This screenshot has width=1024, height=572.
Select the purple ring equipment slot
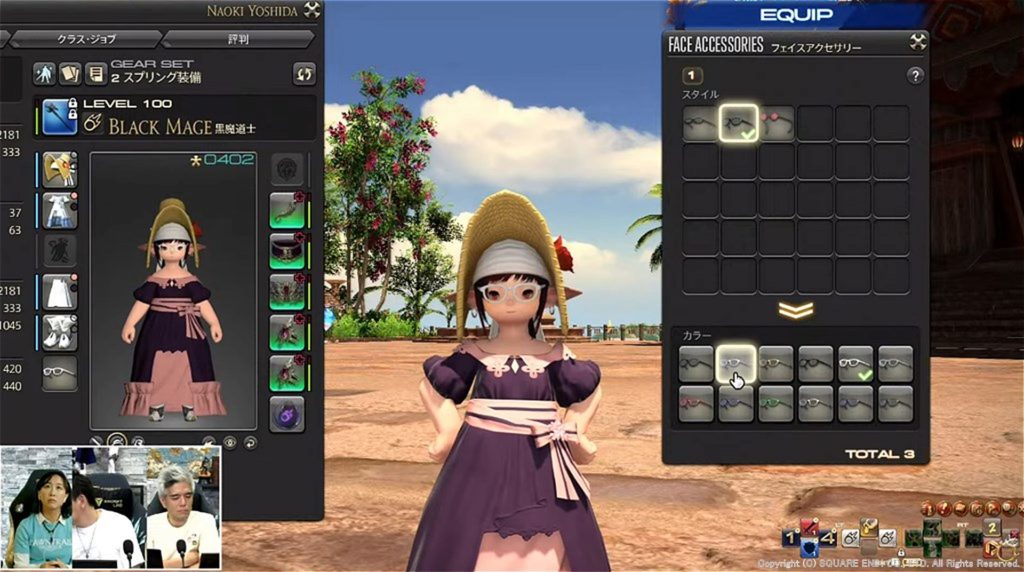(x=287, y=413)
